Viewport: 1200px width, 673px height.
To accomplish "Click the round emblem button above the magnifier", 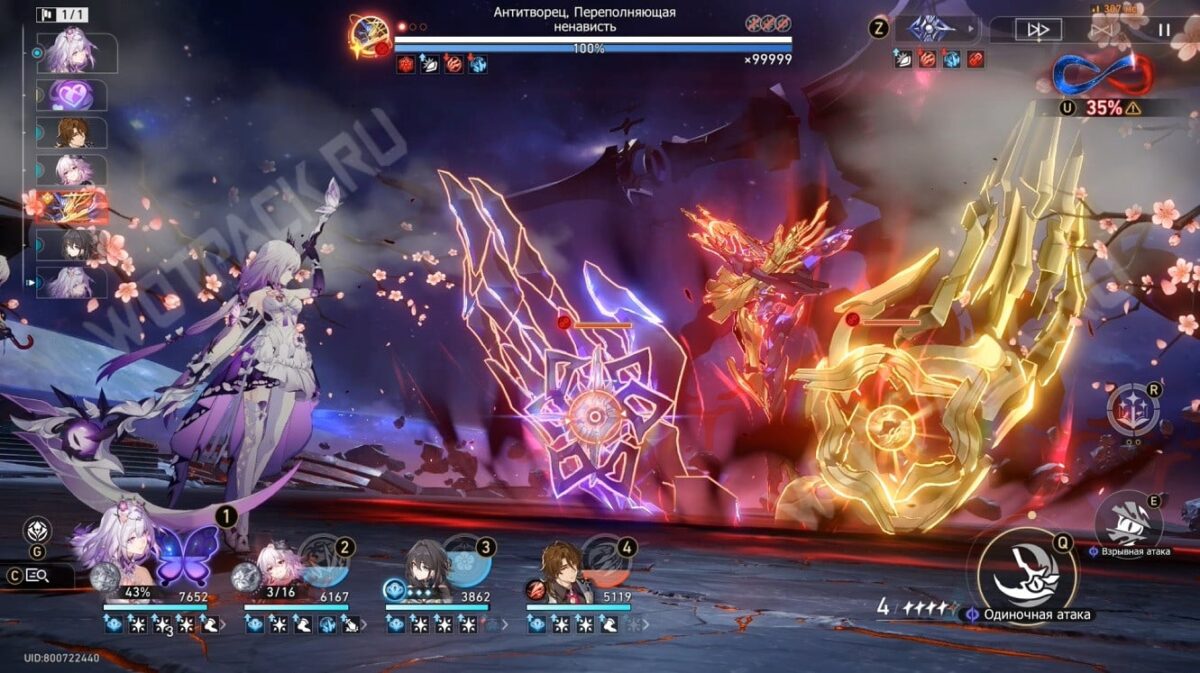I will (38, 530).
